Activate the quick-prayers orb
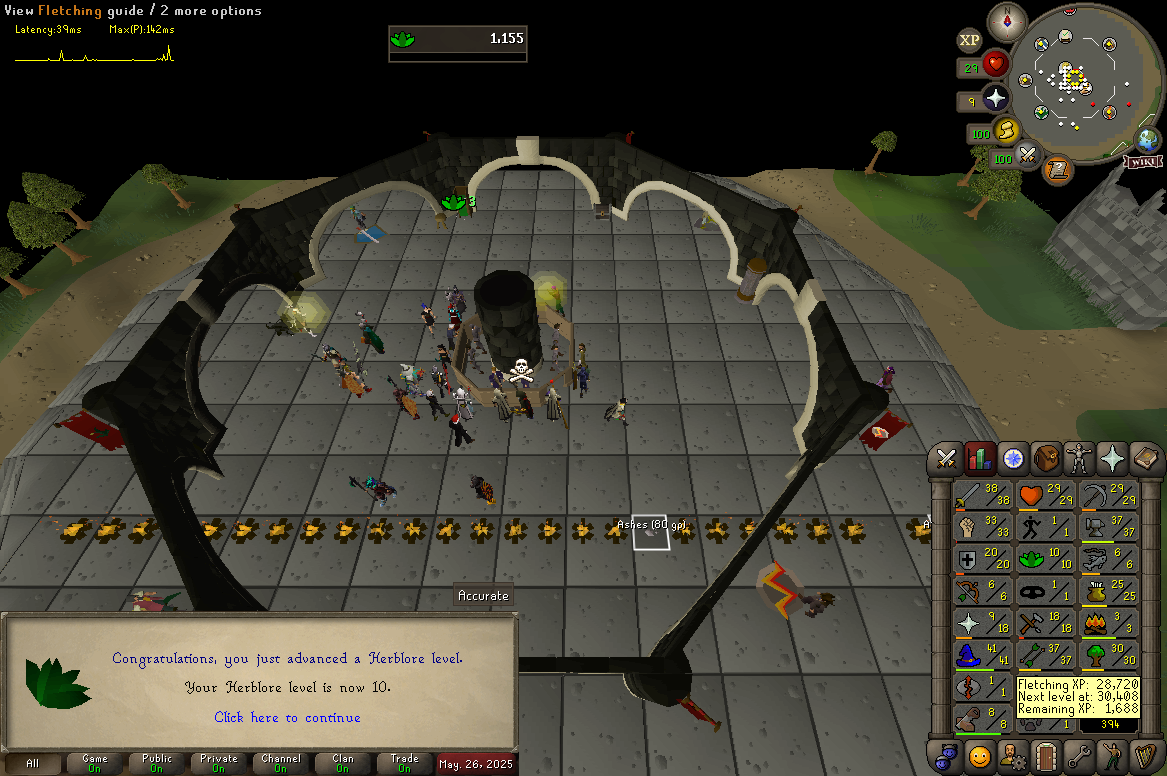The image size is (1167, 776). point(996,99)
